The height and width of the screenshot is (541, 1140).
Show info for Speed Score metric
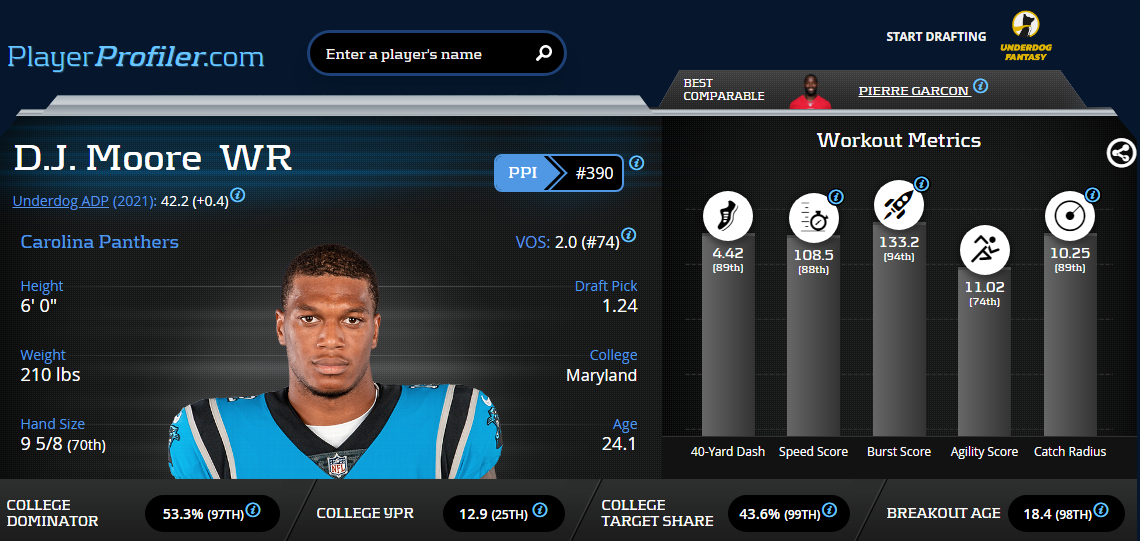[836, 197]
